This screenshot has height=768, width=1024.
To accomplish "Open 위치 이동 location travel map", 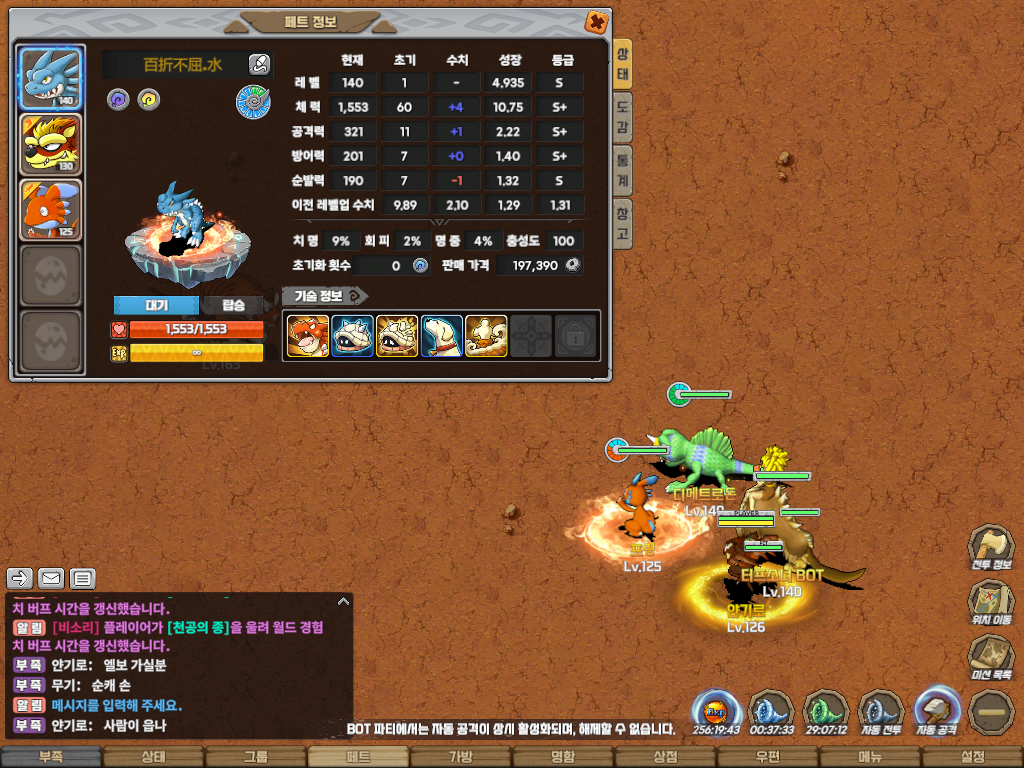I will tap(990, 603).
